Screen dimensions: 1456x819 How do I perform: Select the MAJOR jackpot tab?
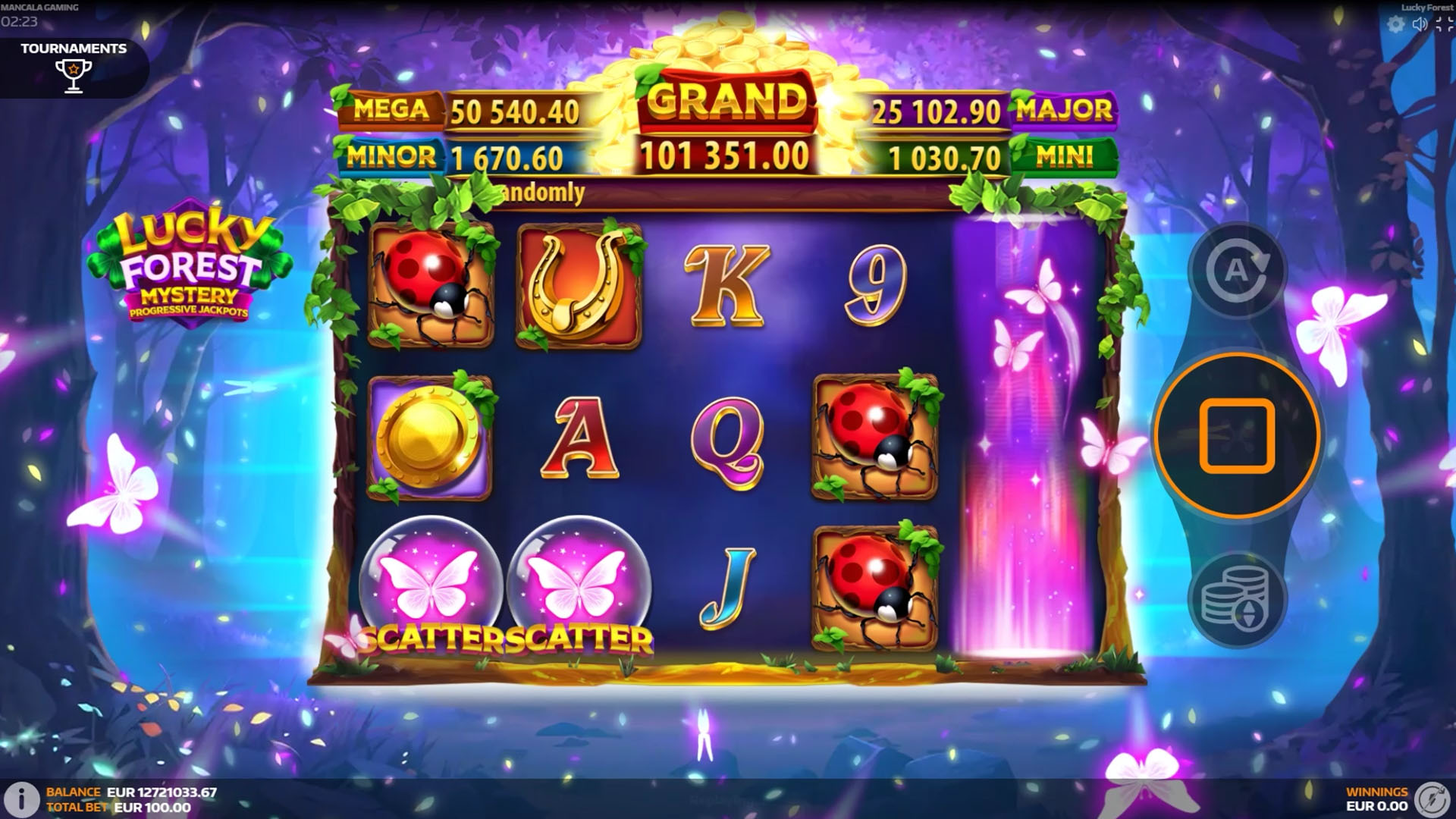click(1065, 110)
